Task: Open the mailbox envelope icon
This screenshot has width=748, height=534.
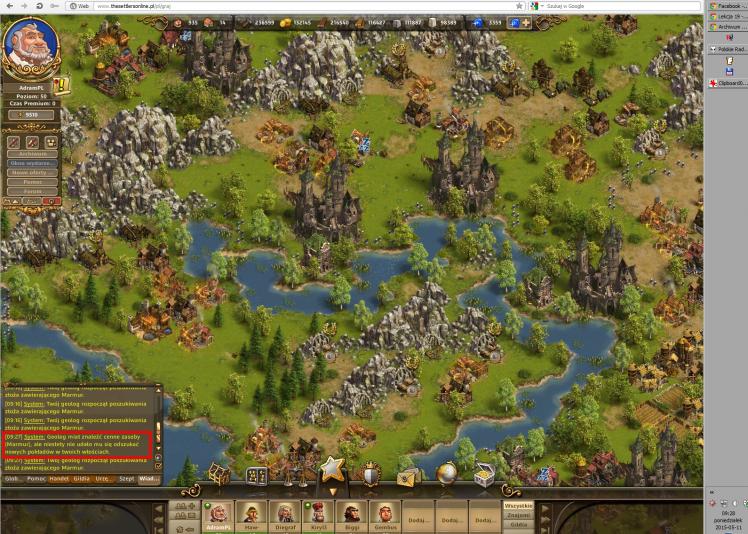Action: 406,477
